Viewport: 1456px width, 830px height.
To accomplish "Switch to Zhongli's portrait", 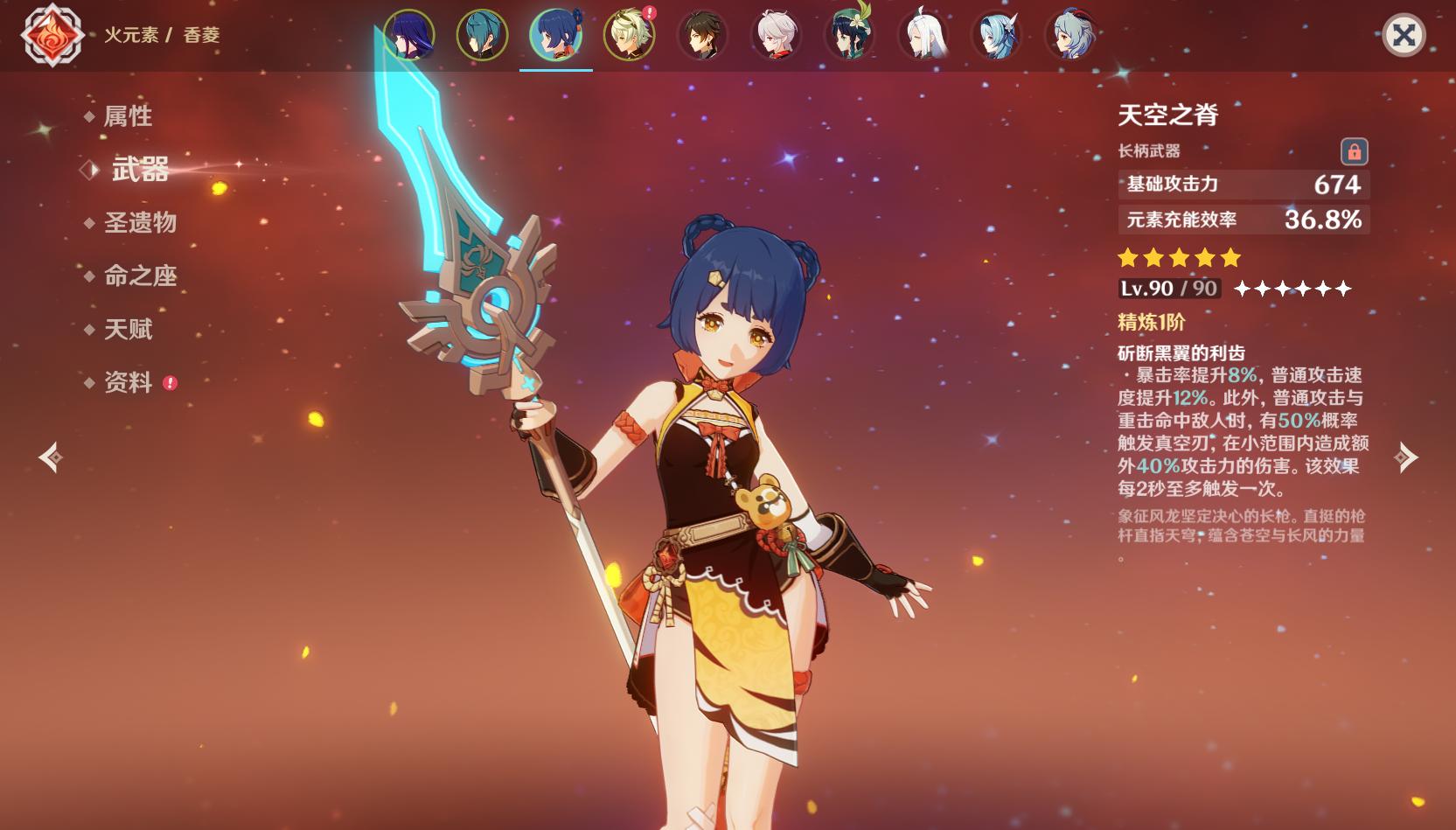I will coord(703,35).
